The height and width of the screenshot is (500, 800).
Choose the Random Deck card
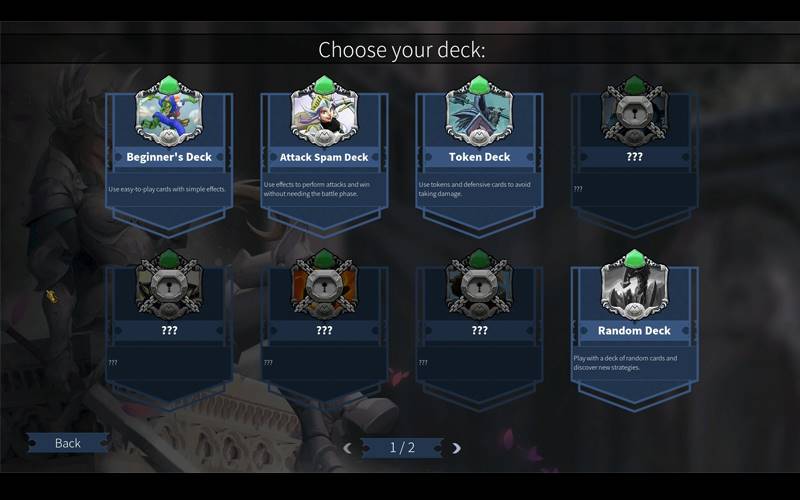tap(634, 330)
